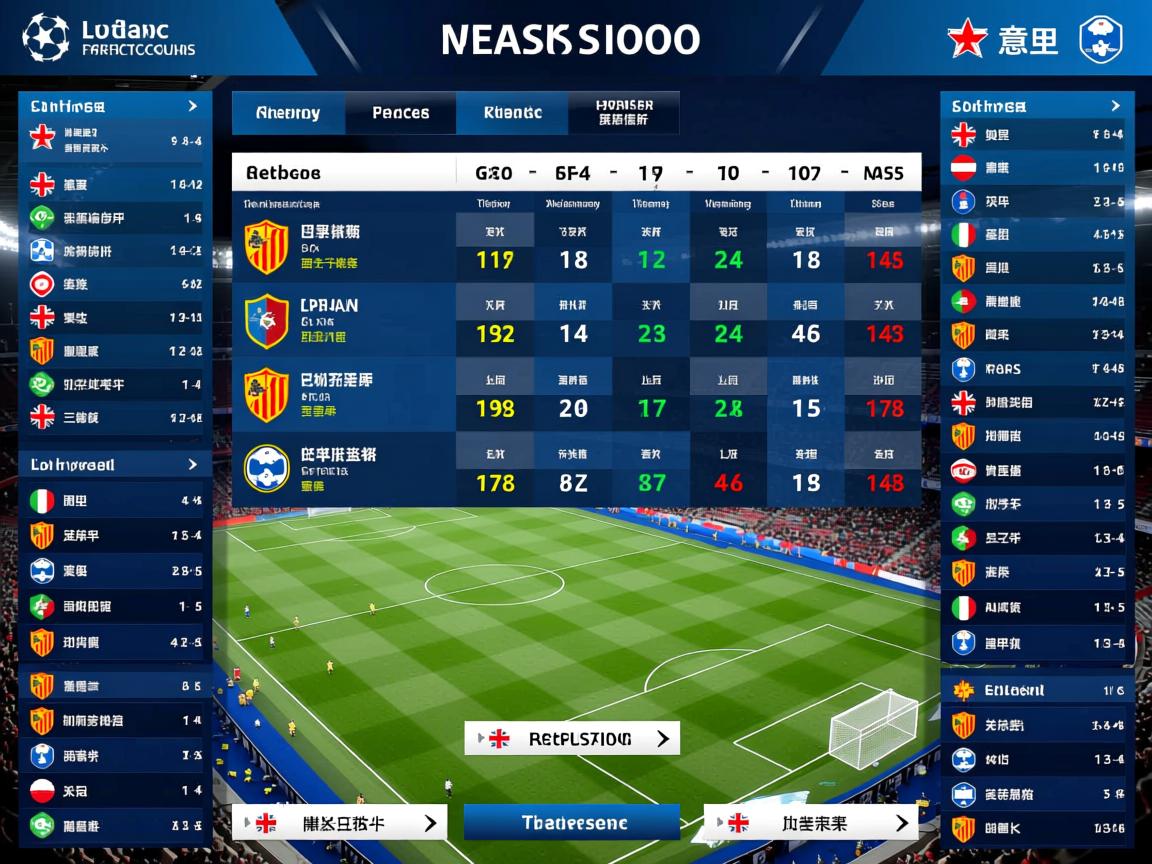1152x864 pixels.
Task: Sort by the MASS column header
Action: (x=883, y=173)
